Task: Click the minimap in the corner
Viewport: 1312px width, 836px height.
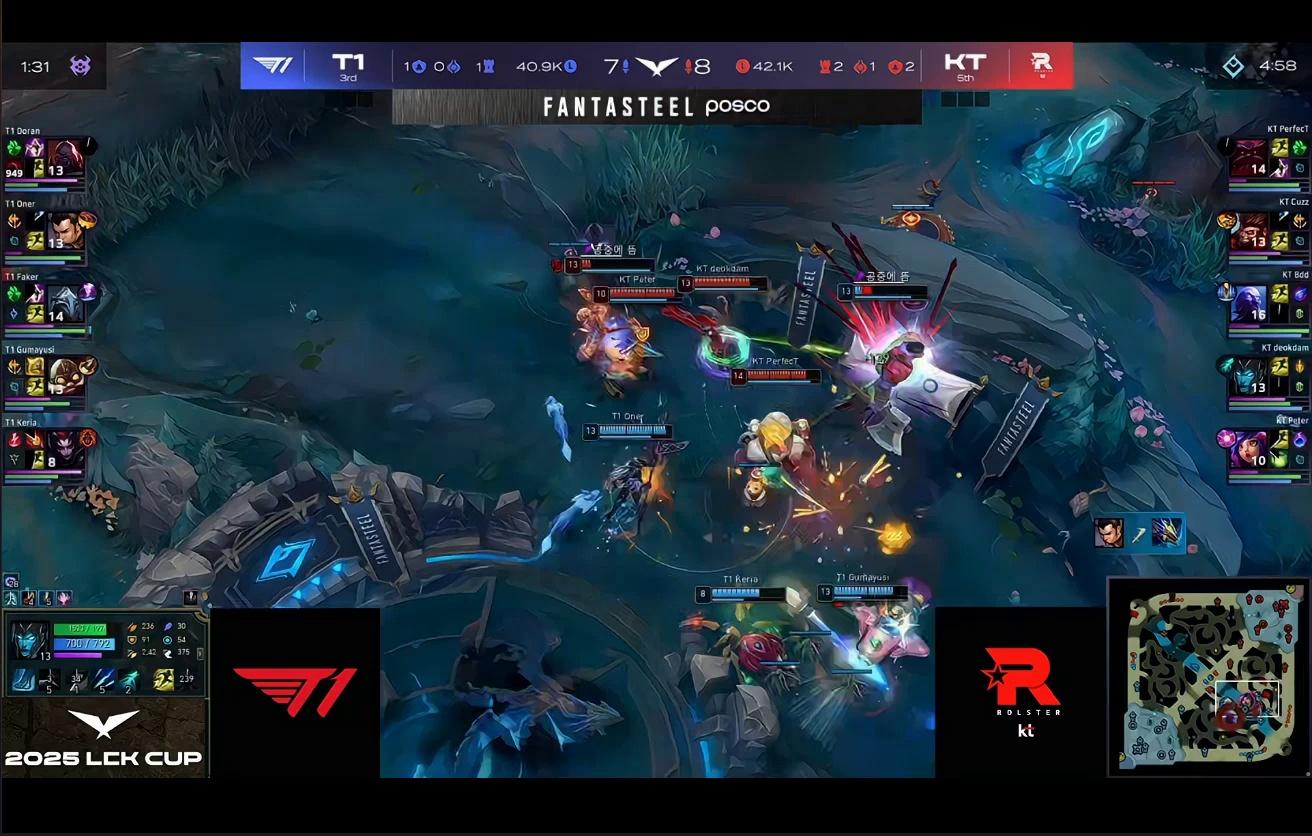Action: 1207,676
